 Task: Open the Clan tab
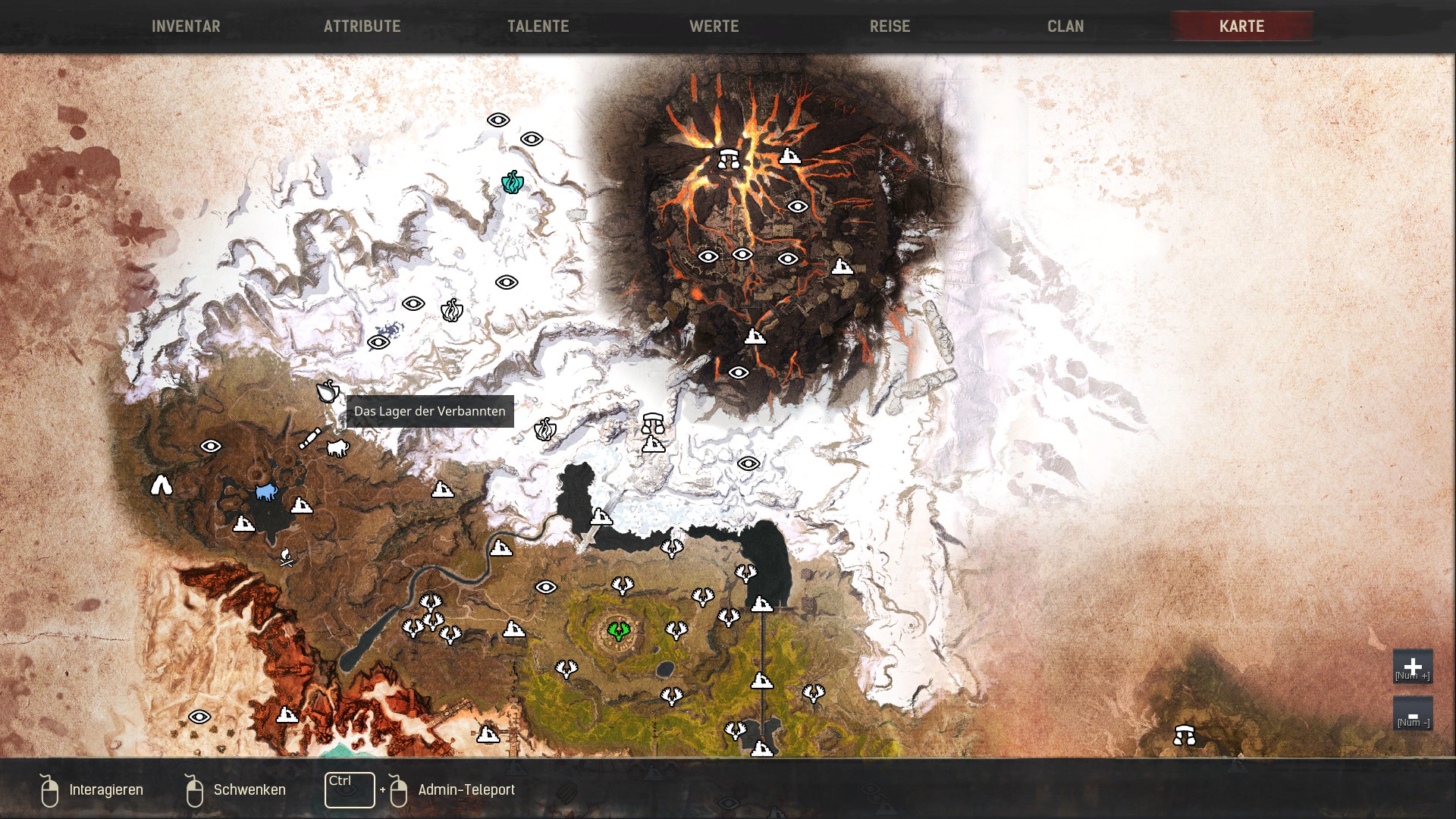click(1065, 27)
